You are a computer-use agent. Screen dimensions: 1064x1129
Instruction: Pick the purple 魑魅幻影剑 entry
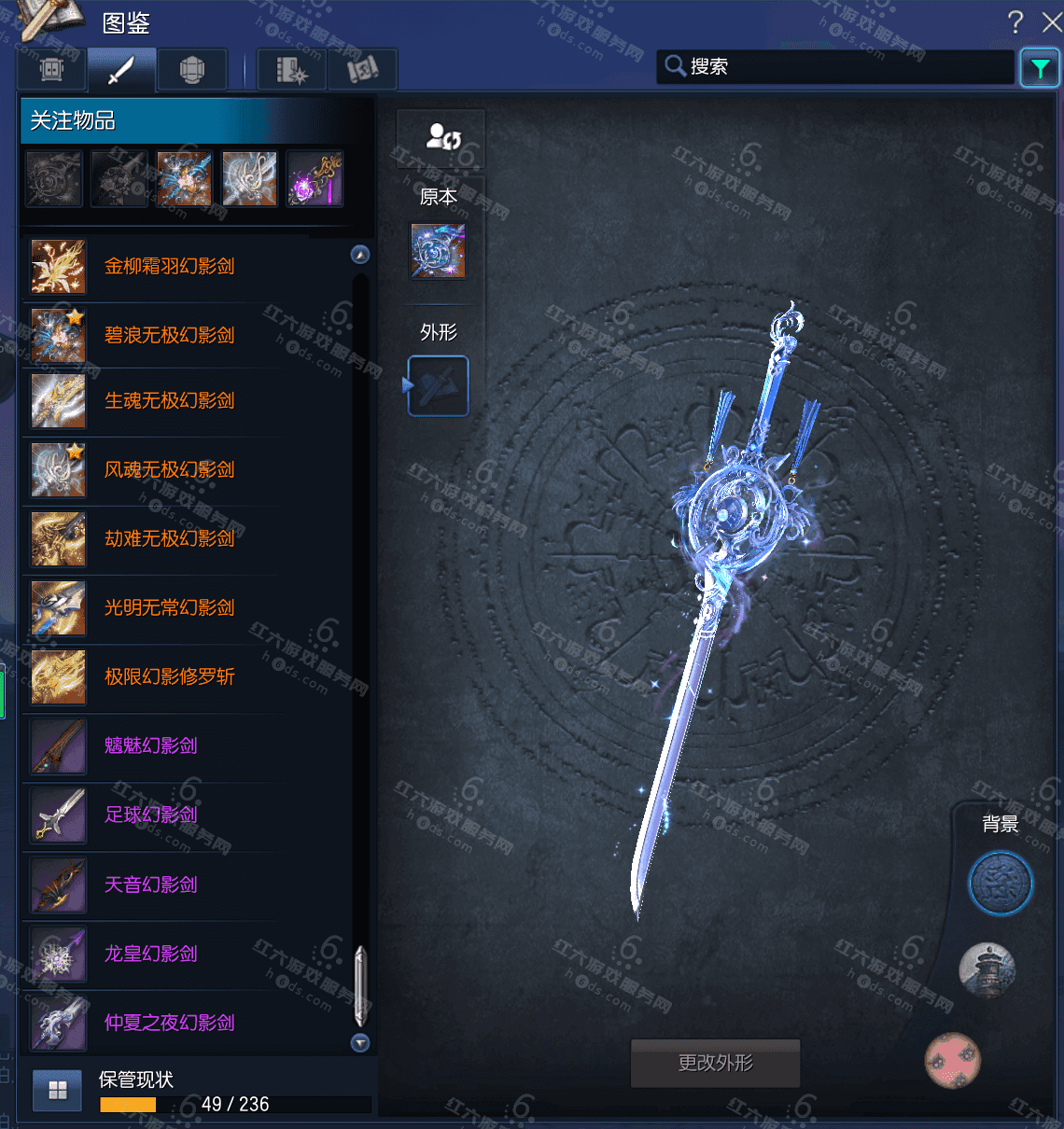point(150,746)
